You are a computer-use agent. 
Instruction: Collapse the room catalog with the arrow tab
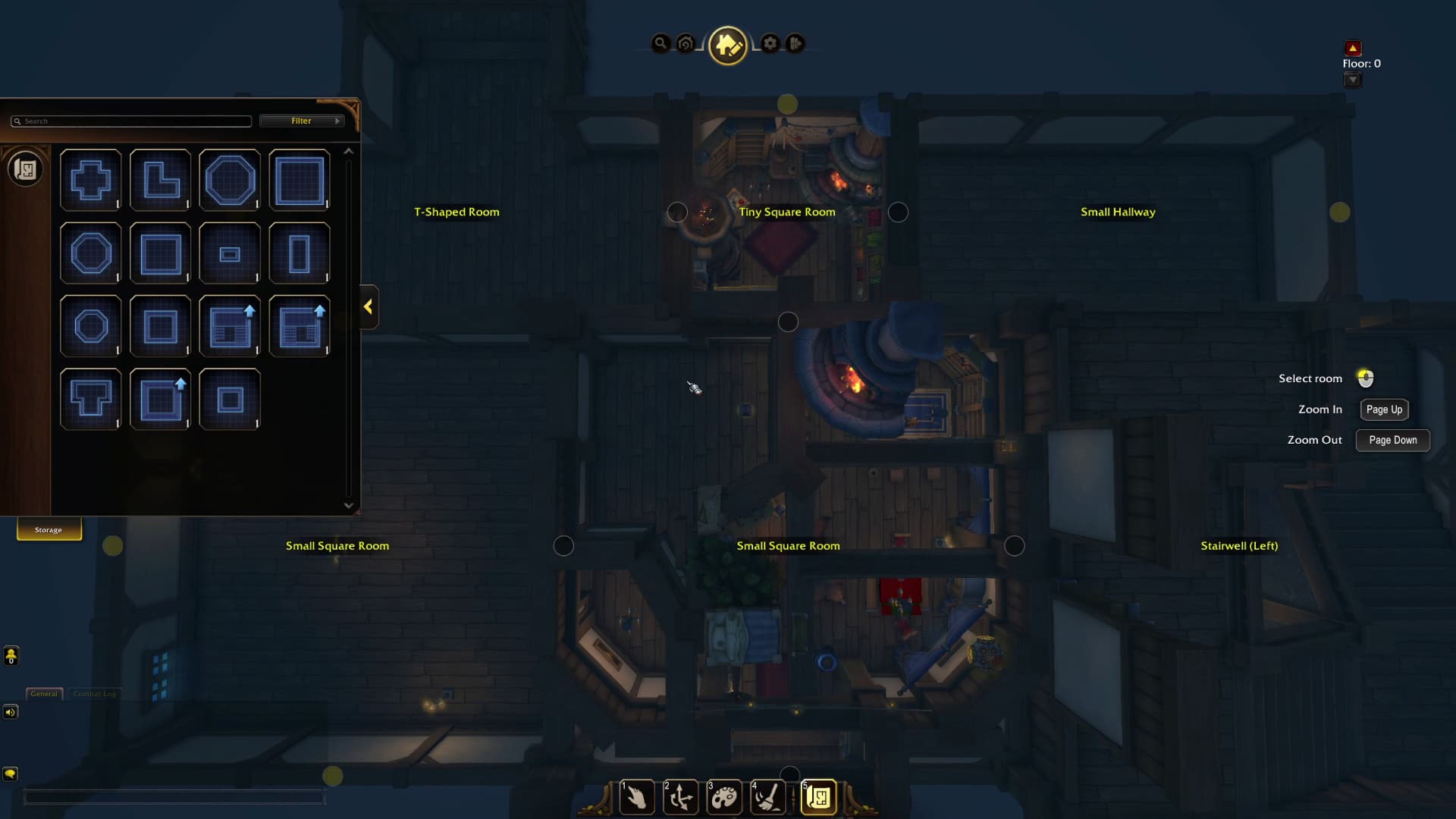(x=369, y=307)
